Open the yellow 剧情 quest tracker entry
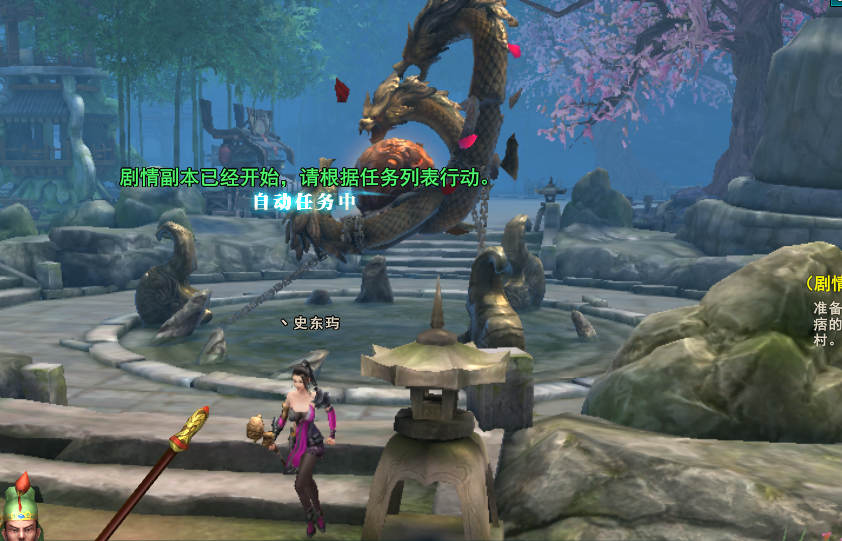Image resolution: width=842 pixels, height=541 pixels. coord(825,283)
